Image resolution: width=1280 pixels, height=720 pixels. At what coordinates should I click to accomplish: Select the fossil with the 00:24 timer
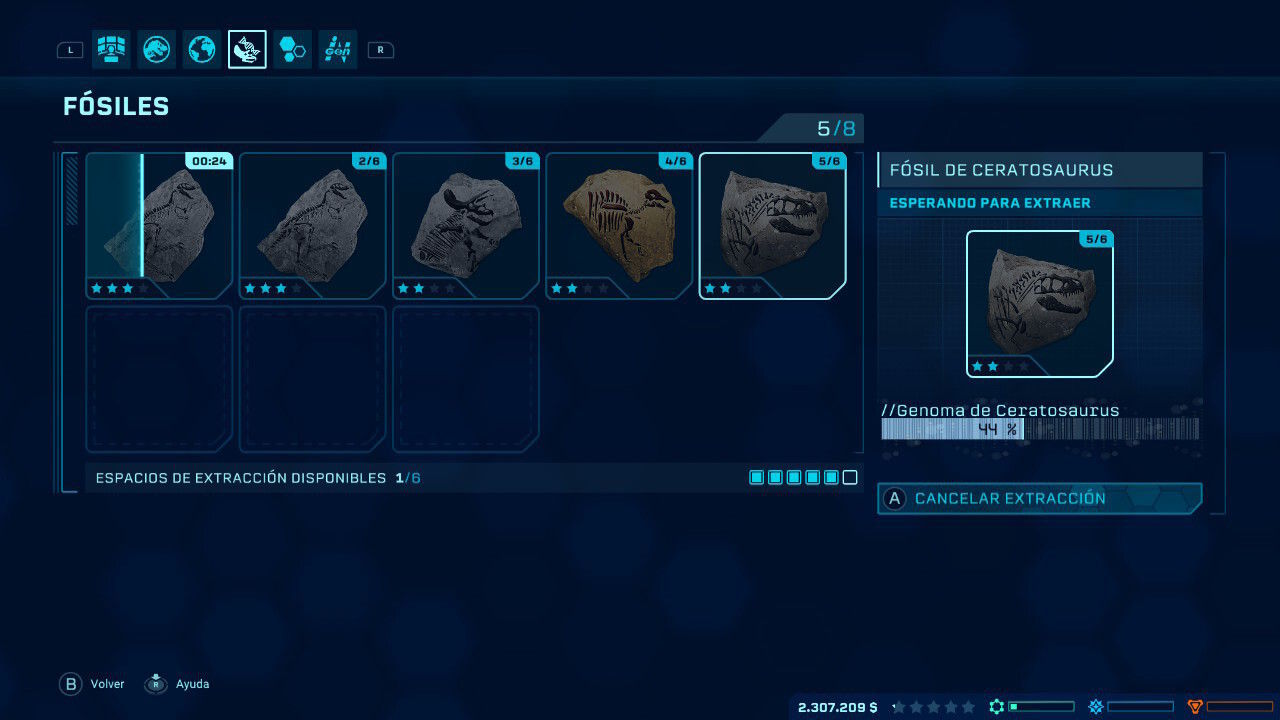[x=159, y=226]
